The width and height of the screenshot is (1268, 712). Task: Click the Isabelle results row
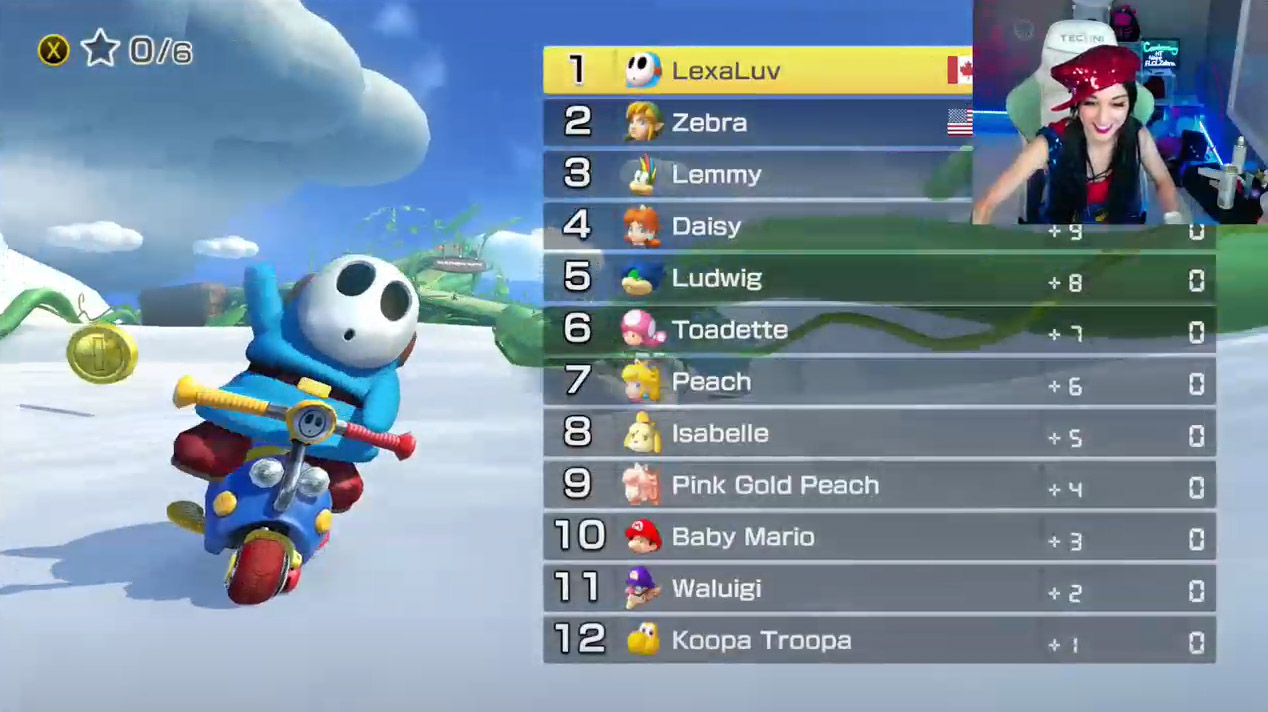coord(878,434)
